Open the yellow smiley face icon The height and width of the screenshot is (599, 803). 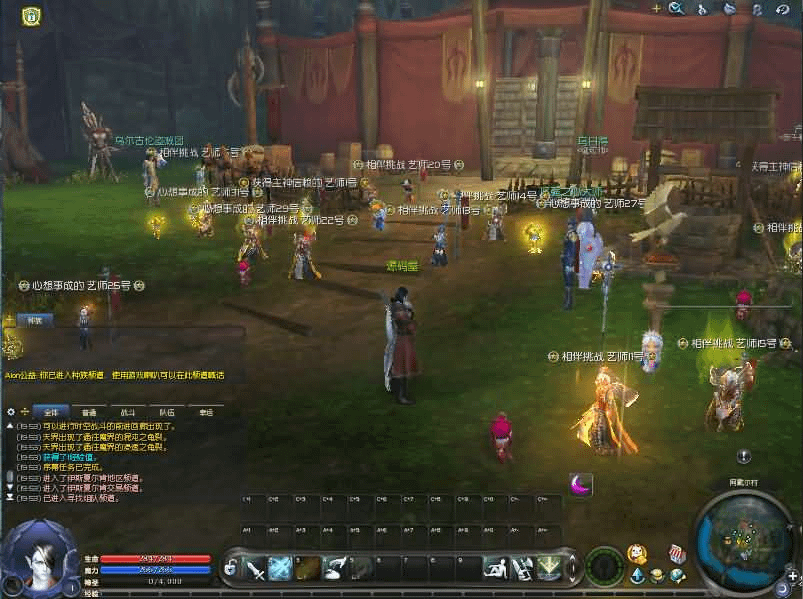[x=636, y=553]
